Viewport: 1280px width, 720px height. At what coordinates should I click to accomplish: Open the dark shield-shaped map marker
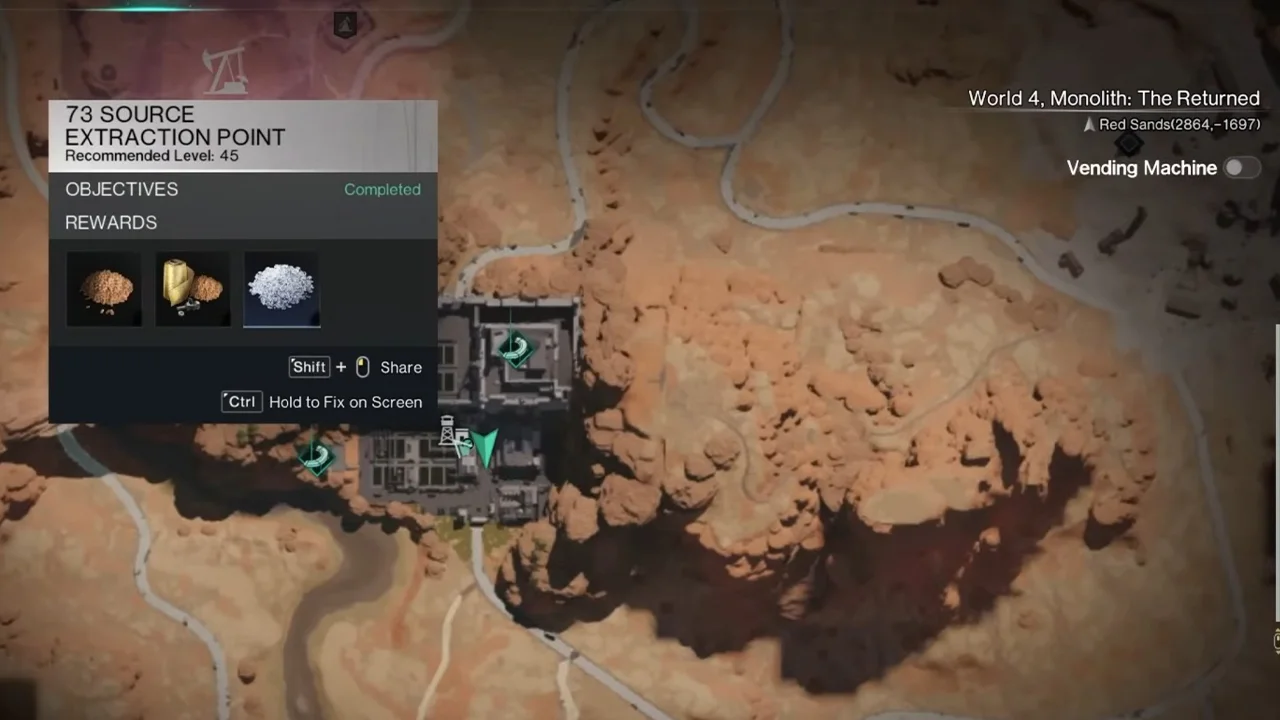345,24
